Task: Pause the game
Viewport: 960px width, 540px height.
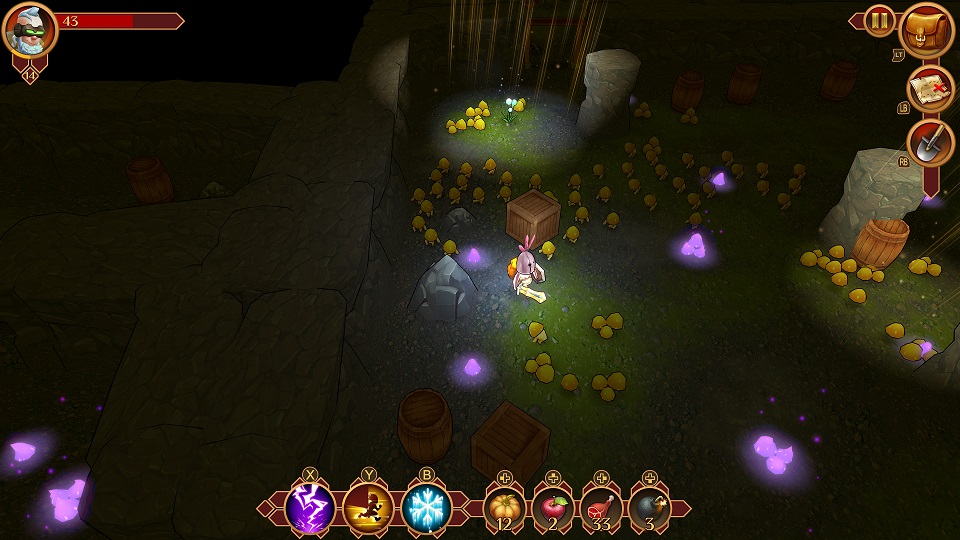Action: (879, 20)
